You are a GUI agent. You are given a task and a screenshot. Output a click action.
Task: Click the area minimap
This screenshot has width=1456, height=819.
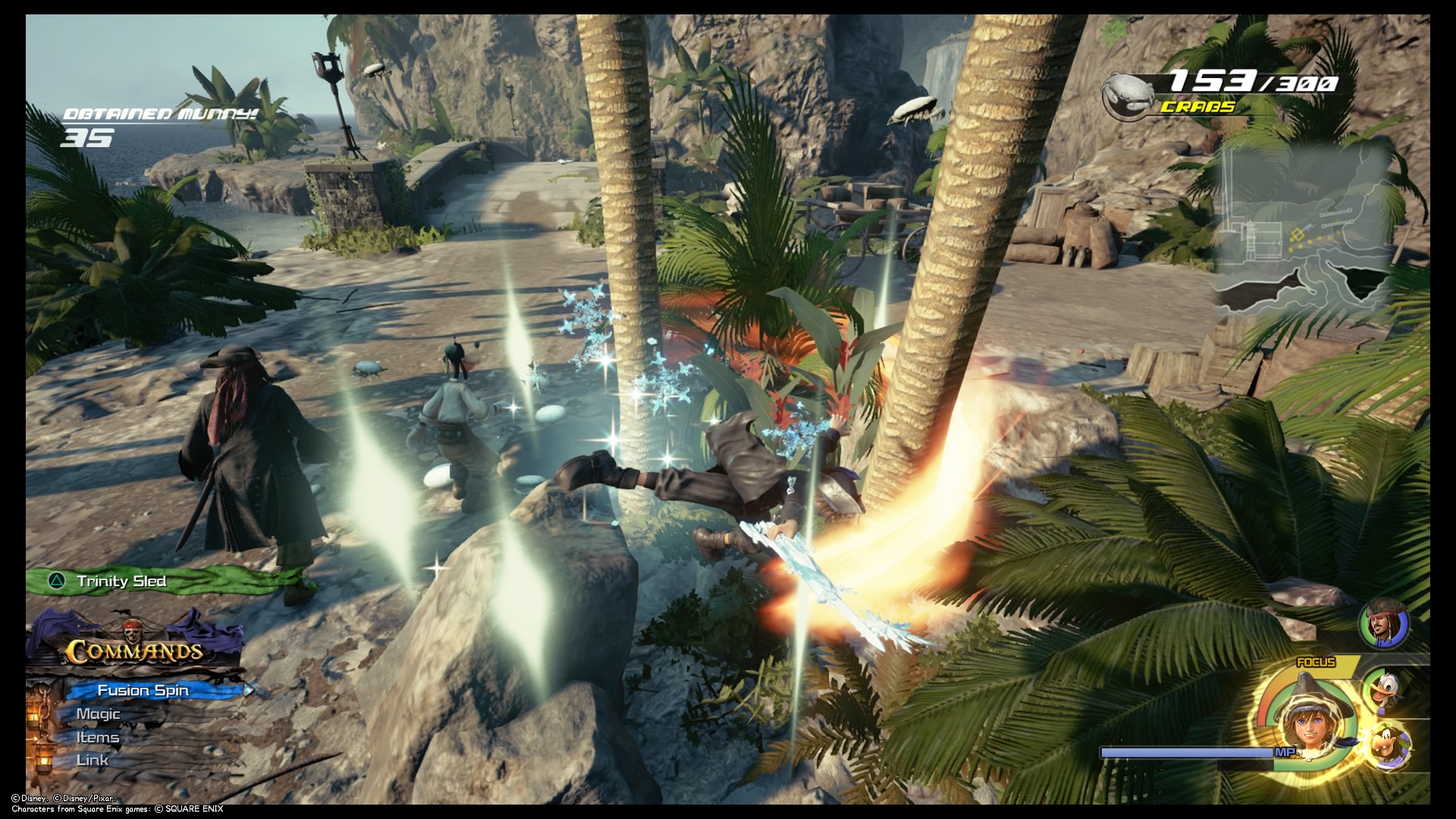(x=1306, y=229)
